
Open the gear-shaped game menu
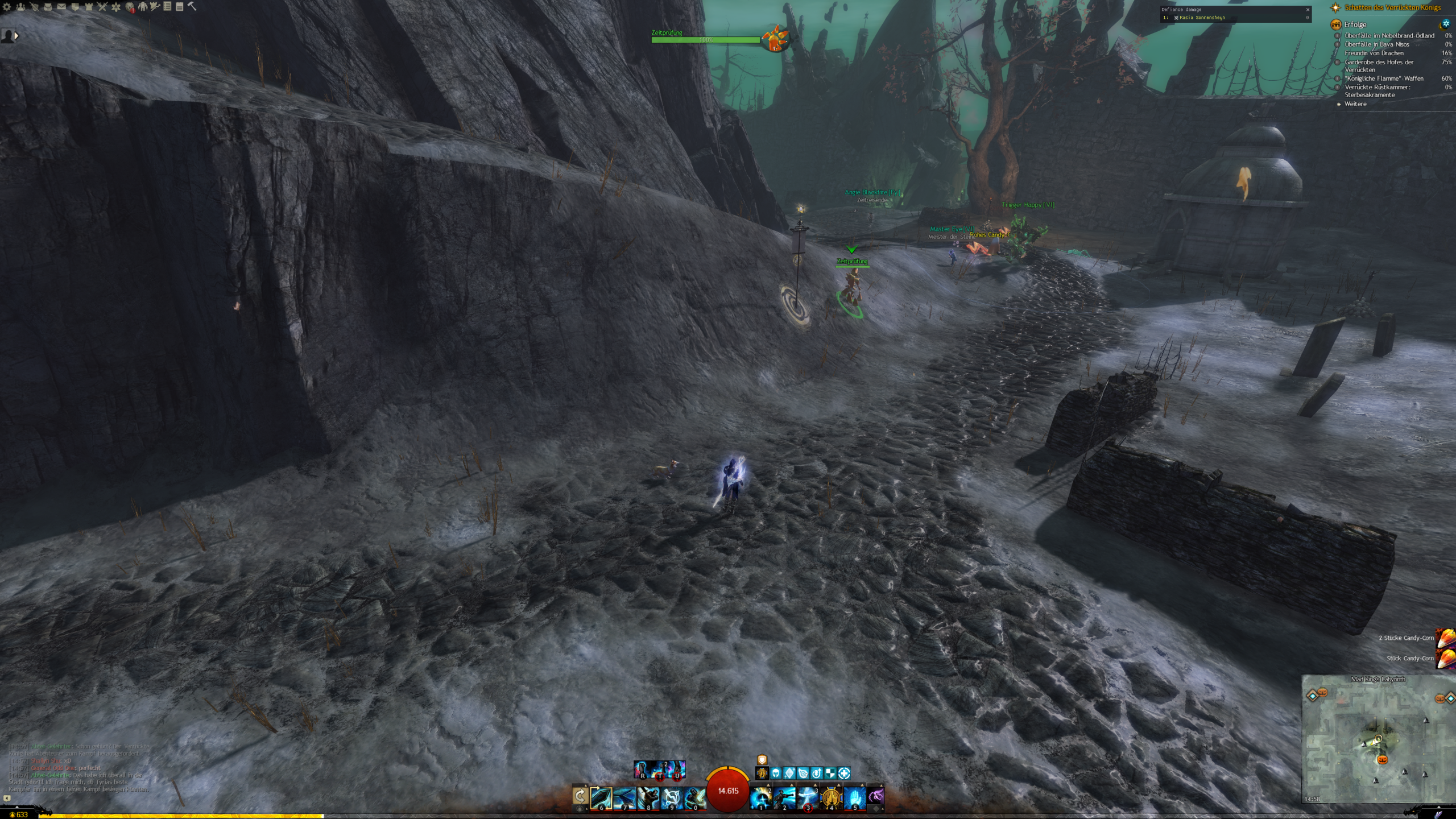click(7, 7)
